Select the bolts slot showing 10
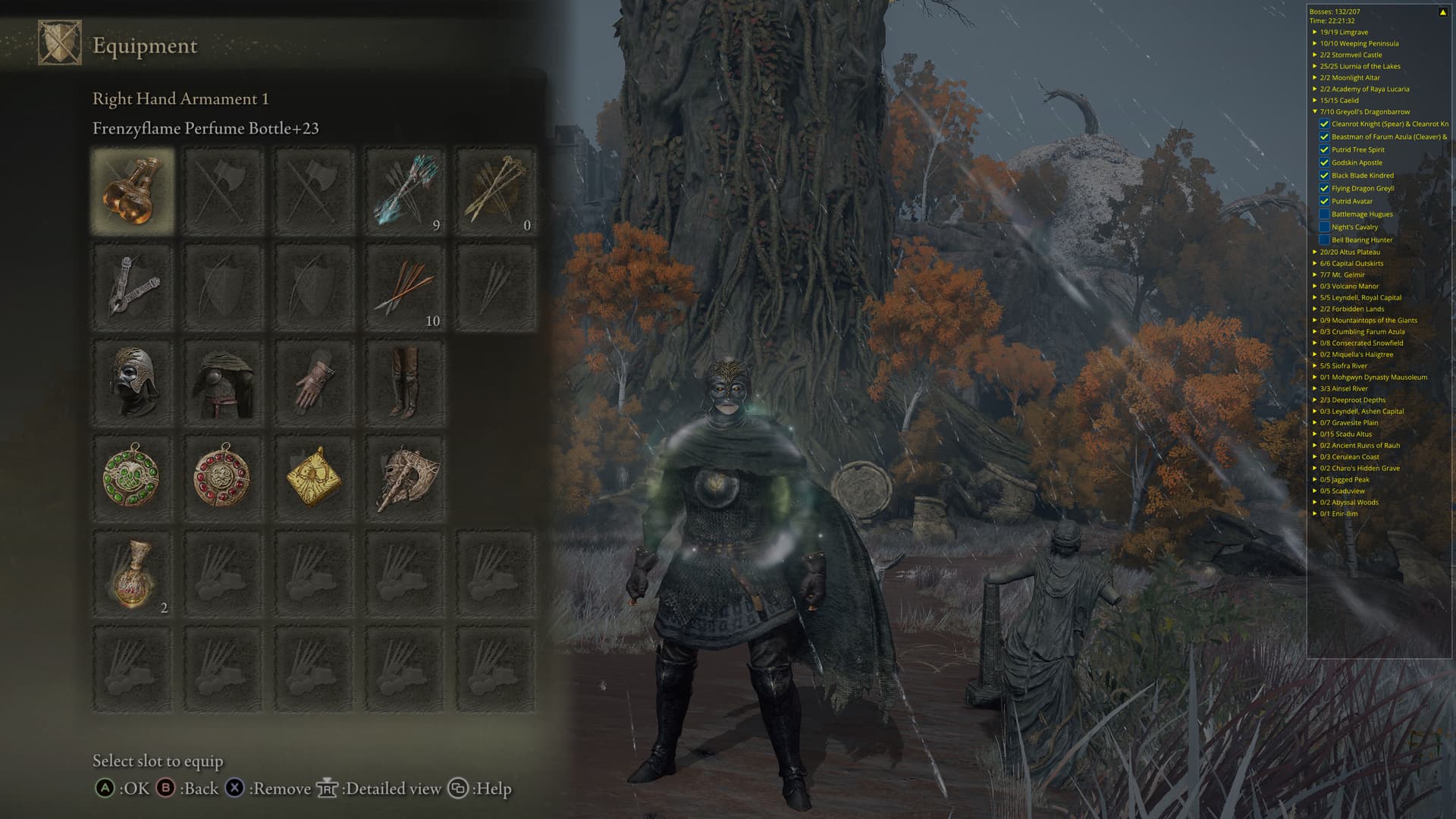The height and width of the screenshot is (819, 1456). click(405, 287)
